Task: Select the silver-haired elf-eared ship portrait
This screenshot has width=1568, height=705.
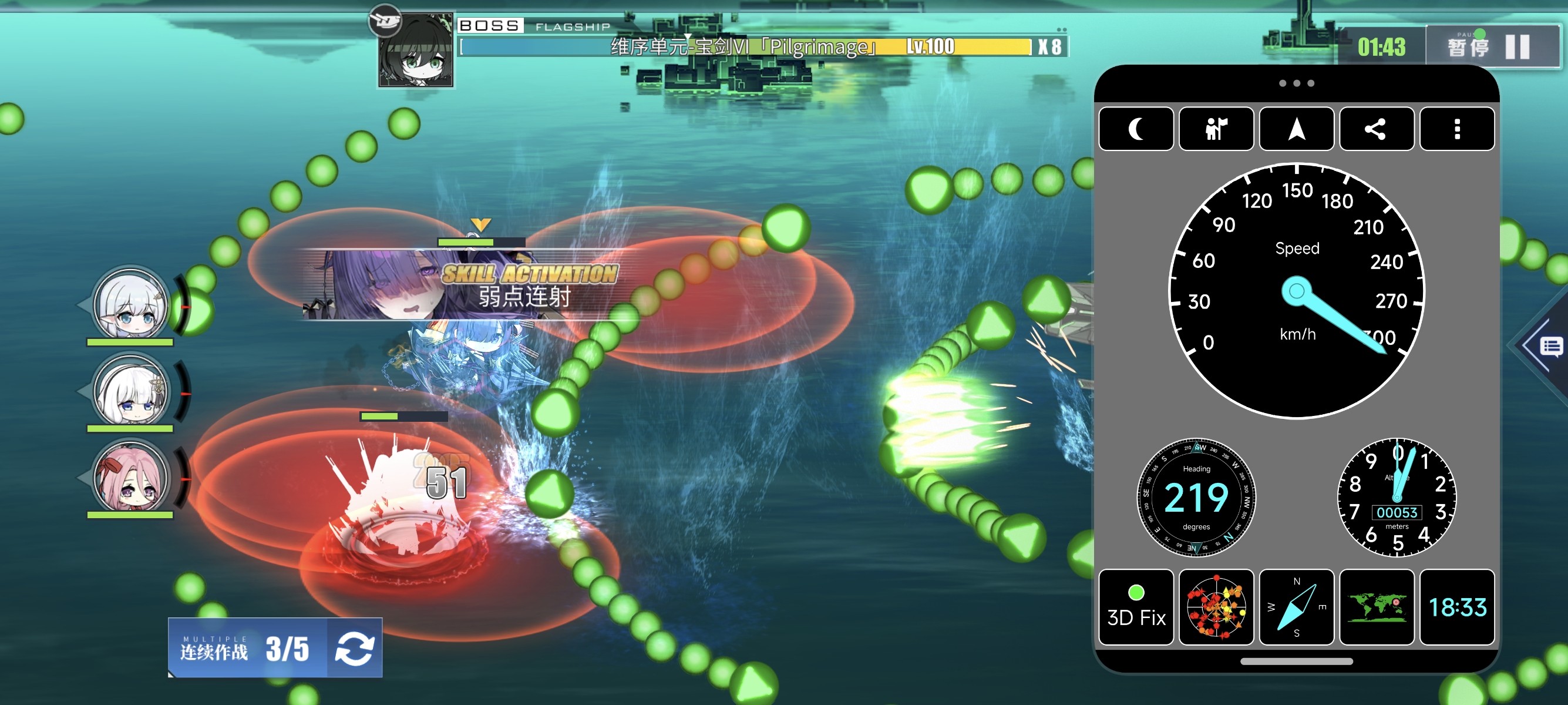Action: point(130,304)
